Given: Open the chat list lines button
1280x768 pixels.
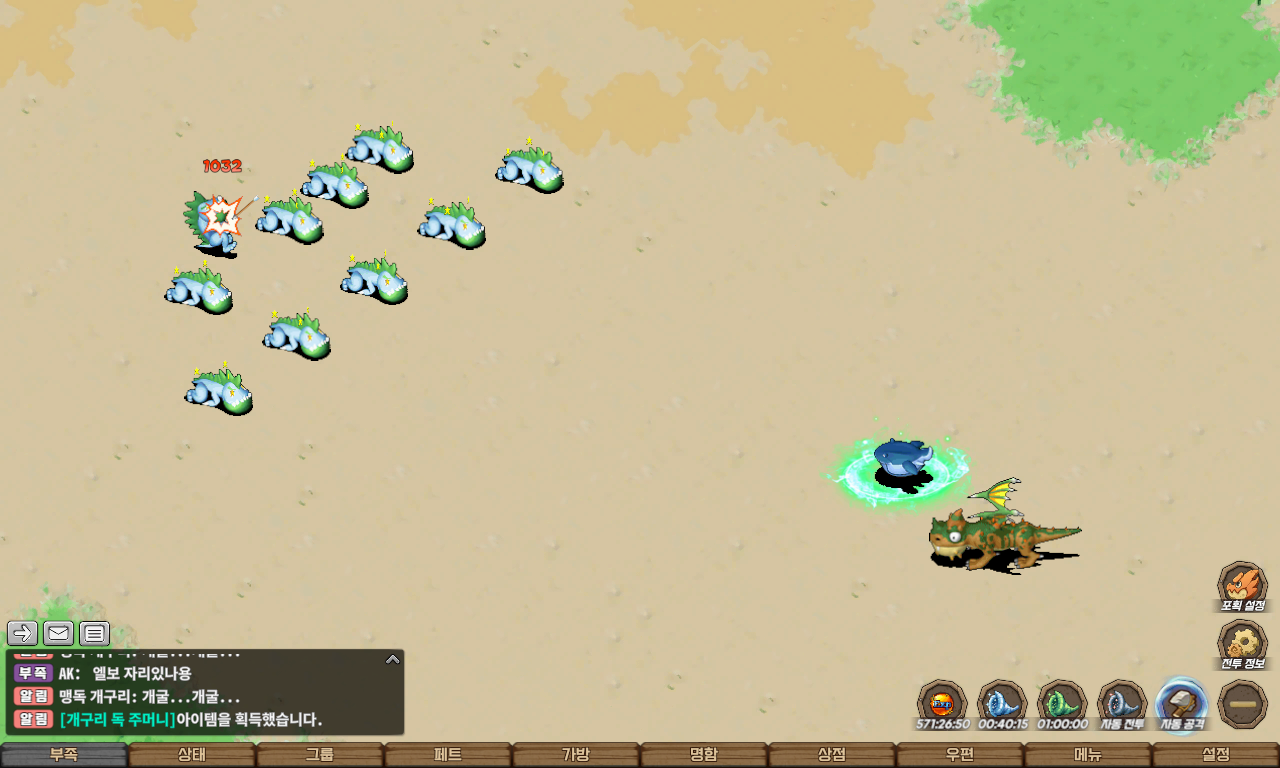Looking at the screenshot, I should click(x=95, y=633).
